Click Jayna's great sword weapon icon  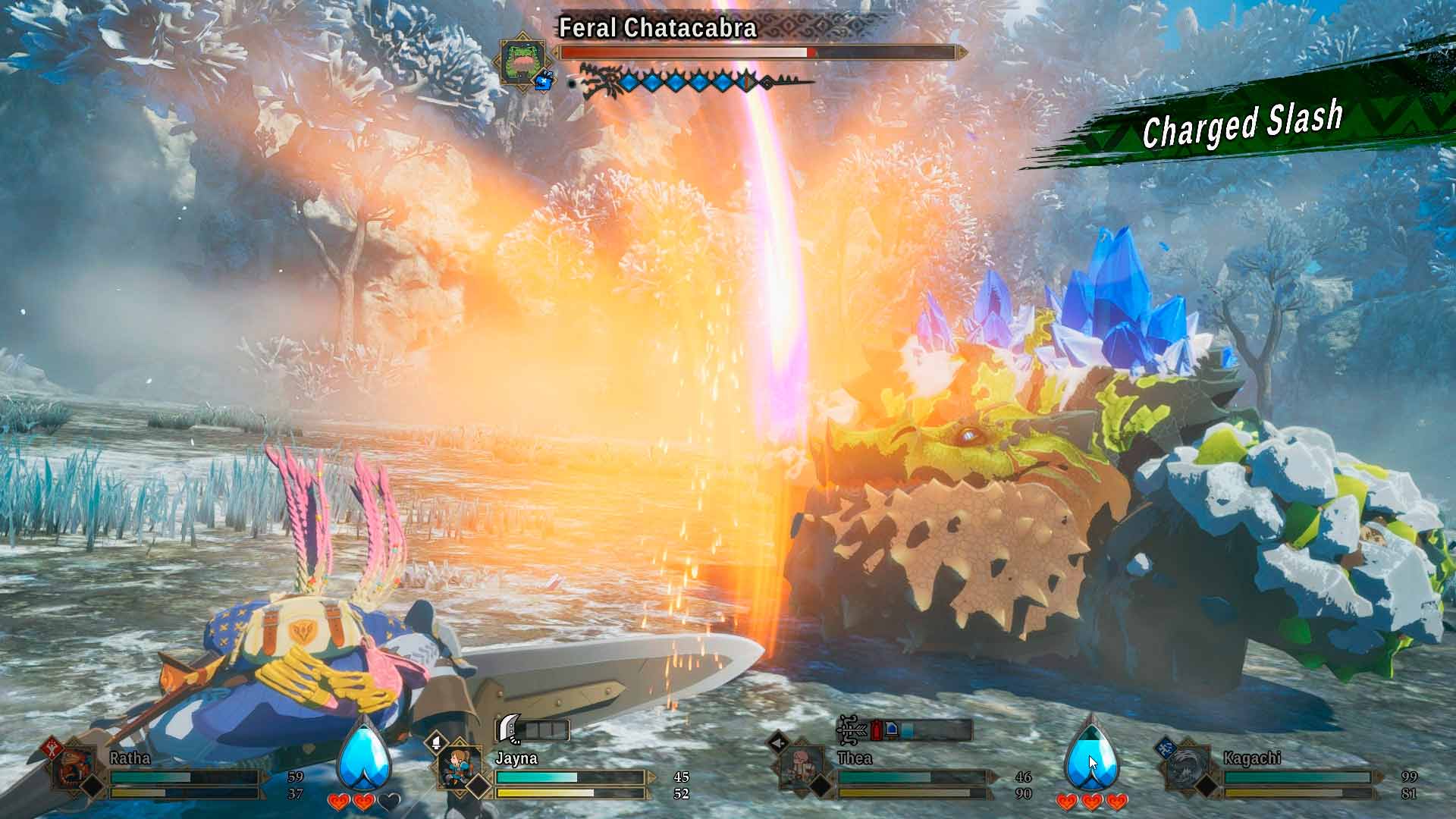[509, 730]
